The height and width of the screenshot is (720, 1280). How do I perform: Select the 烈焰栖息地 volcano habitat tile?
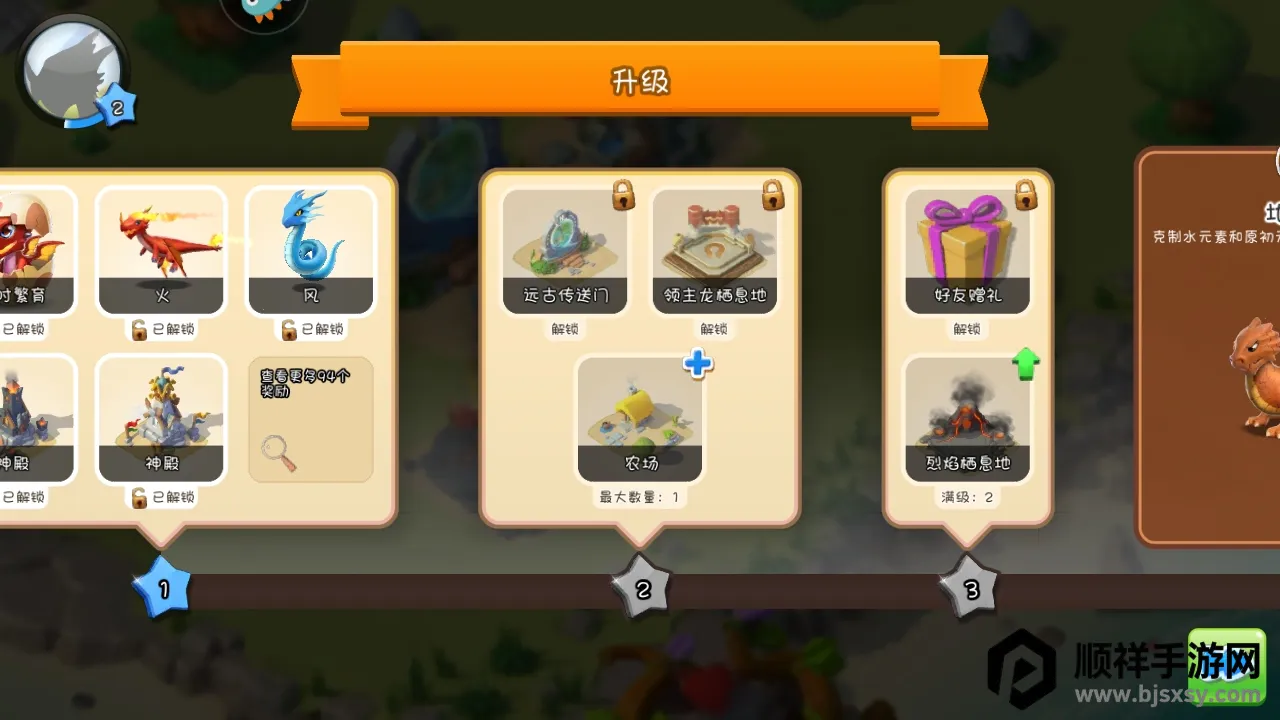967,420
